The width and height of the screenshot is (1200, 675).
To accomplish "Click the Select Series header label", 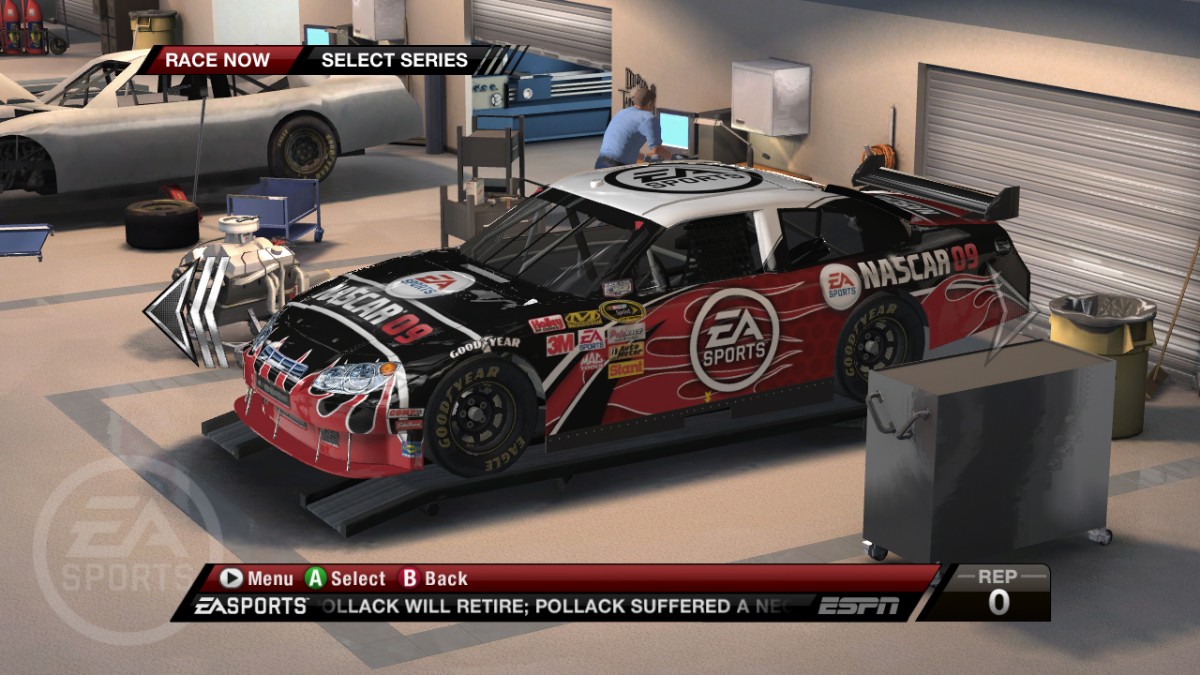I will 394,60.
